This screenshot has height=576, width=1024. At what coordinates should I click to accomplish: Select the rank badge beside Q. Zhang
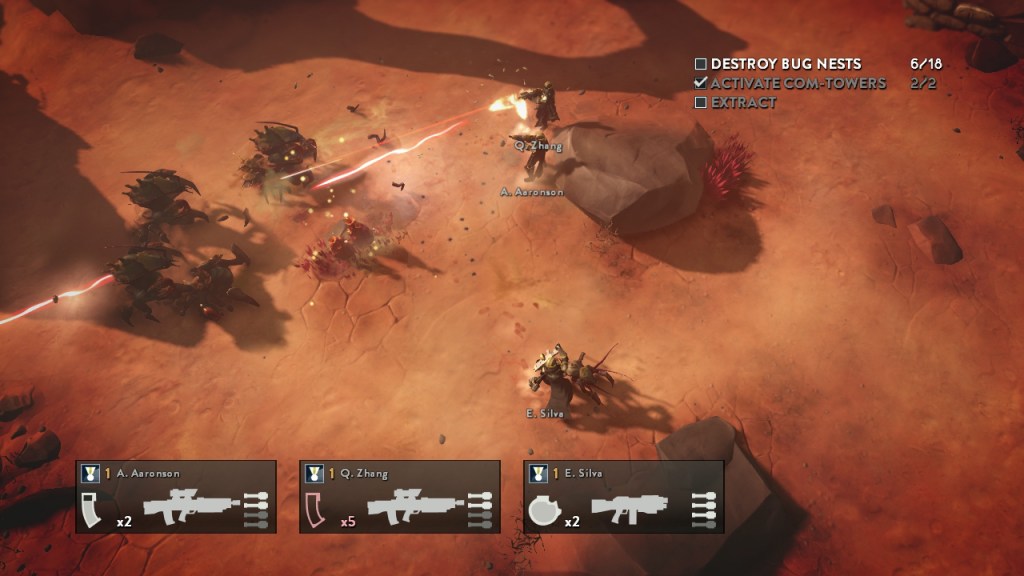click(315, 473)
